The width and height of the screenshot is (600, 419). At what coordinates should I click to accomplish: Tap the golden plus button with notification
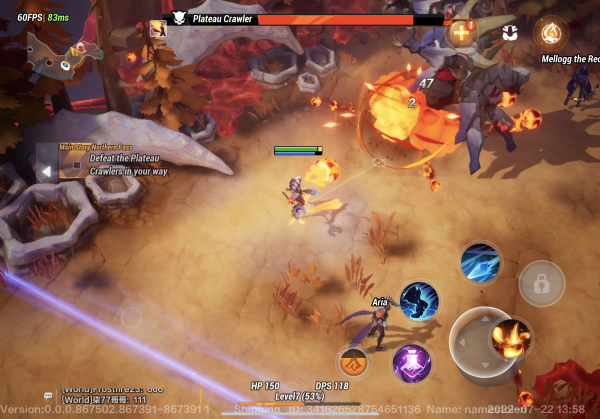461,32
